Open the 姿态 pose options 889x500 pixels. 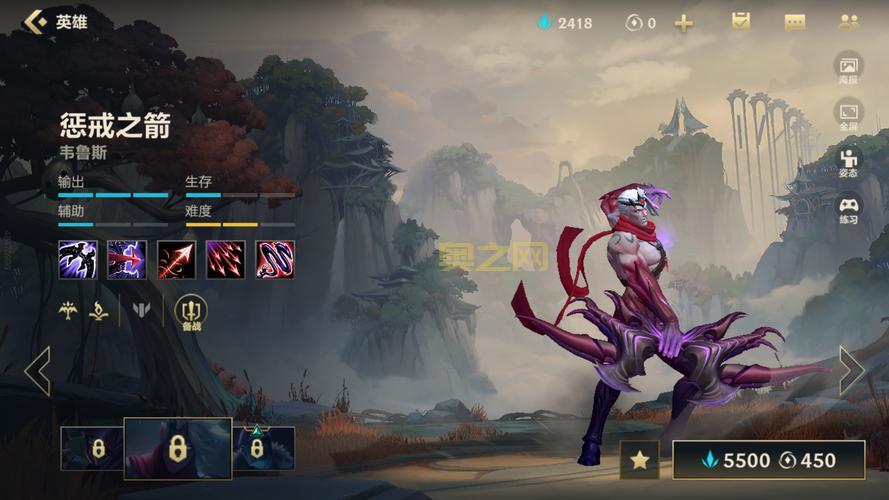(848, 162)
